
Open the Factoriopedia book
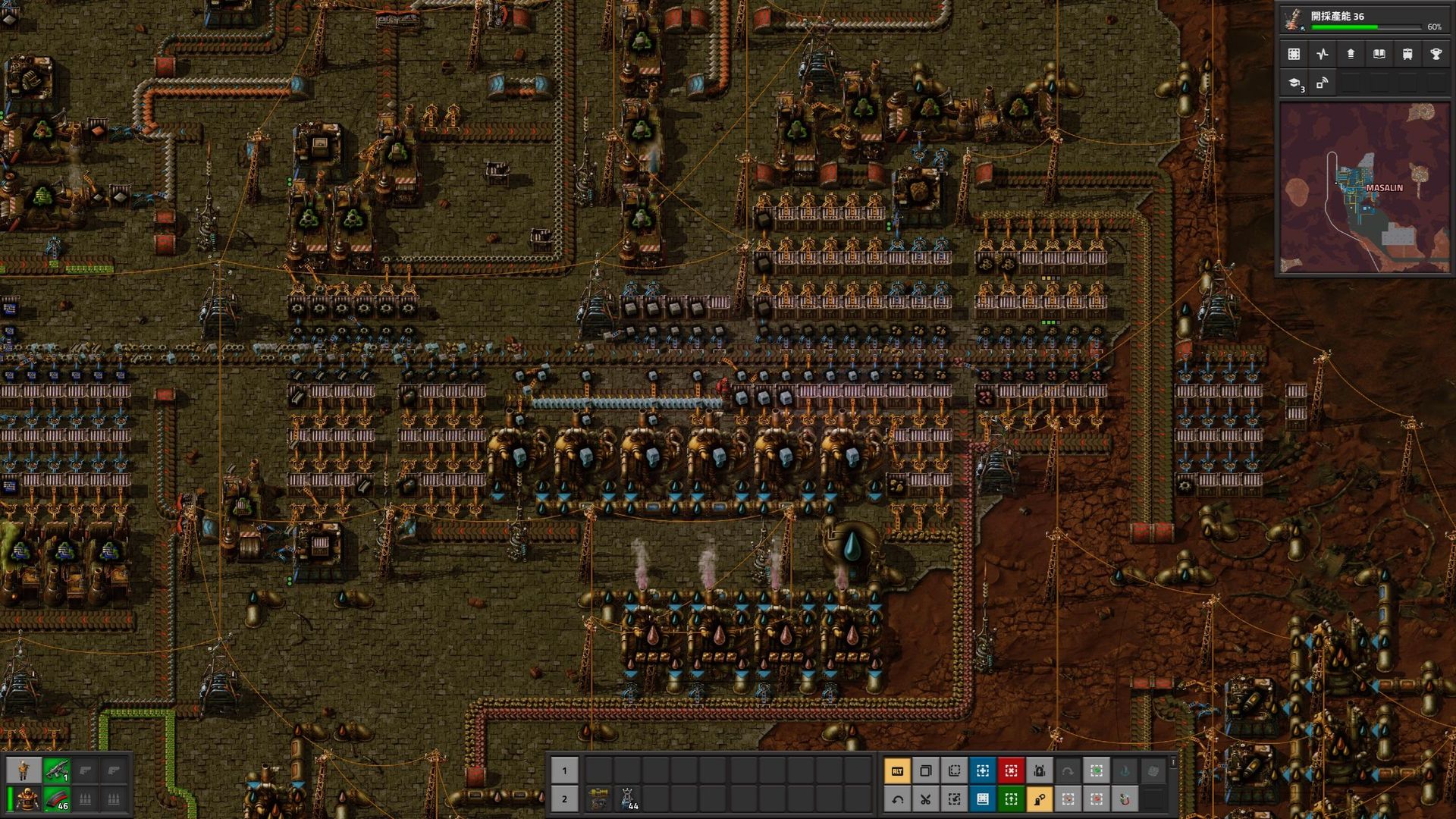pyautogui.click(x=1379, y=53)
